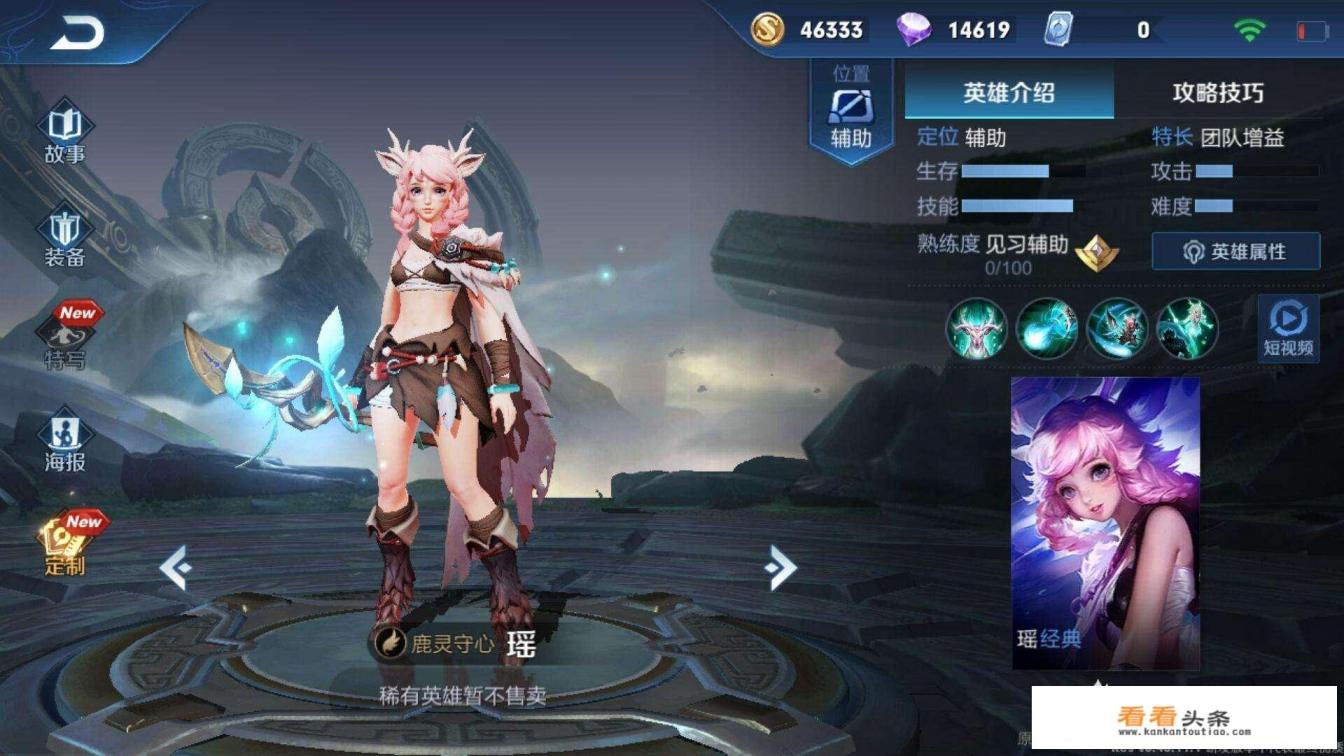Viewport: 1344px width, 756px height.
Task: Show the next hero with right arrow
Action: coord(780,568)
